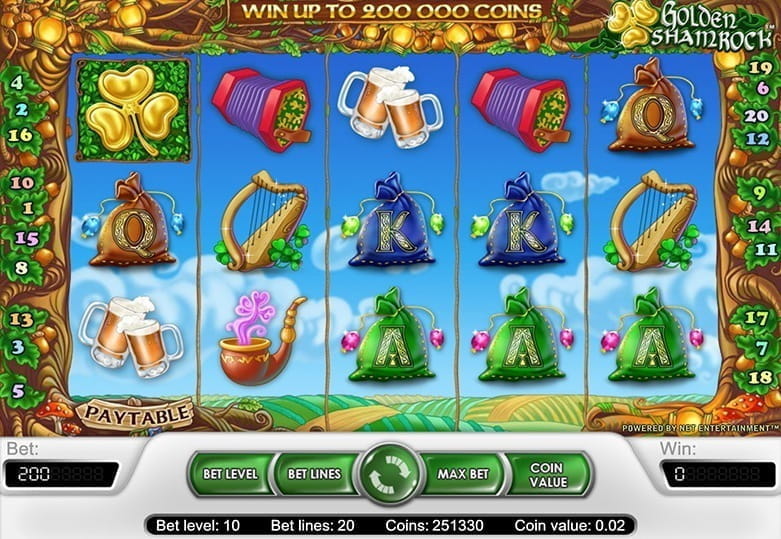Select payline number 4 marker
The width and height of the screenshot is (781, 539).
[x=20, y=84]
